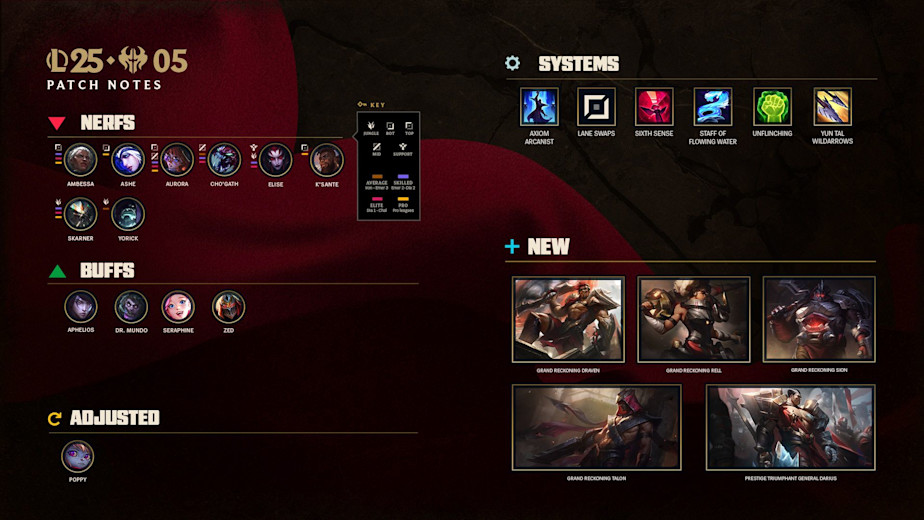Choose the Staff of Flowing Water item
The image size is (924, 520).
(x=713, y=107)
